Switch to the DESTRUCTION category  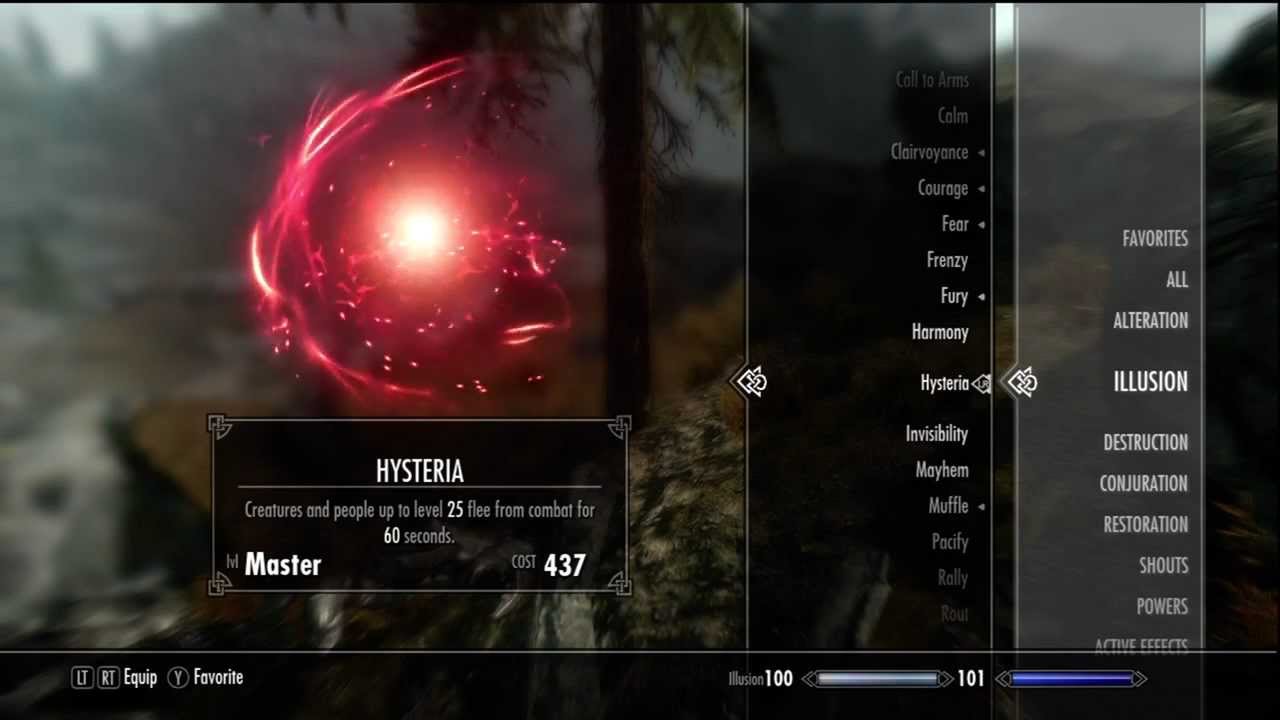tap(1146, 443)
